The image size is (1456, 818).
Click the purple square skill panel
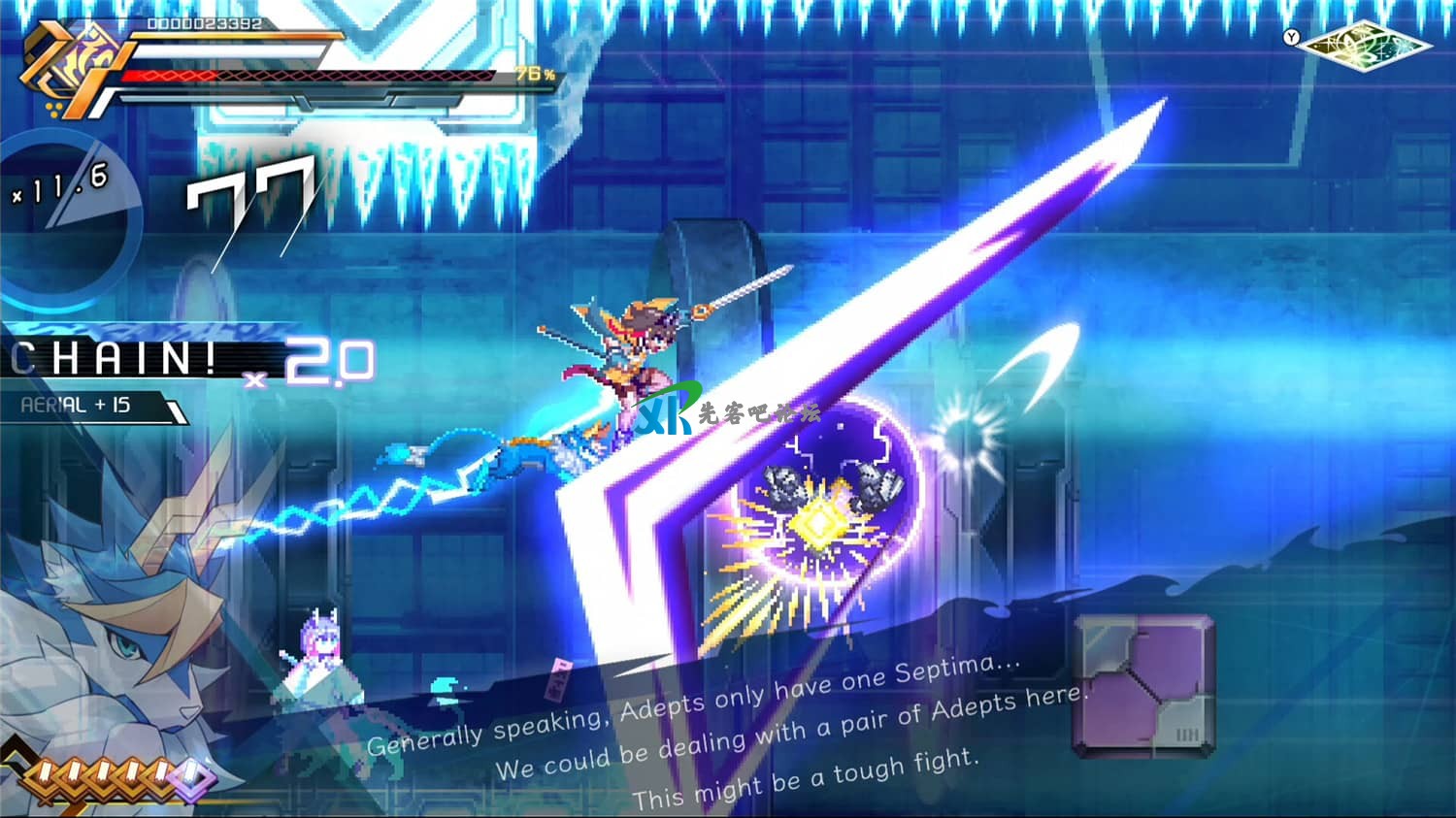[x=1144, y=684]
